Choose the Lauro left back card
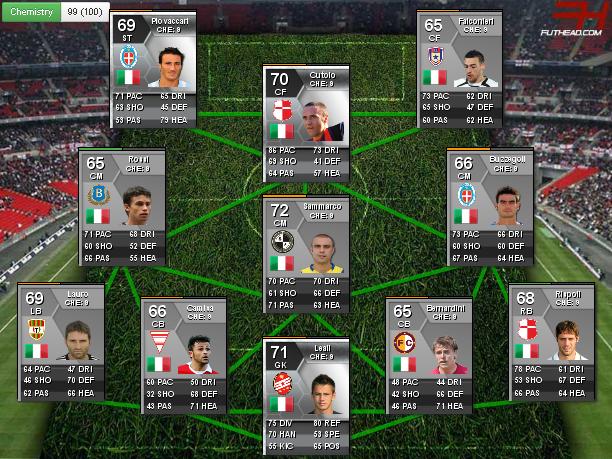Image resolution: width=612 pixels, height=459 pixels. pos(59,342)
